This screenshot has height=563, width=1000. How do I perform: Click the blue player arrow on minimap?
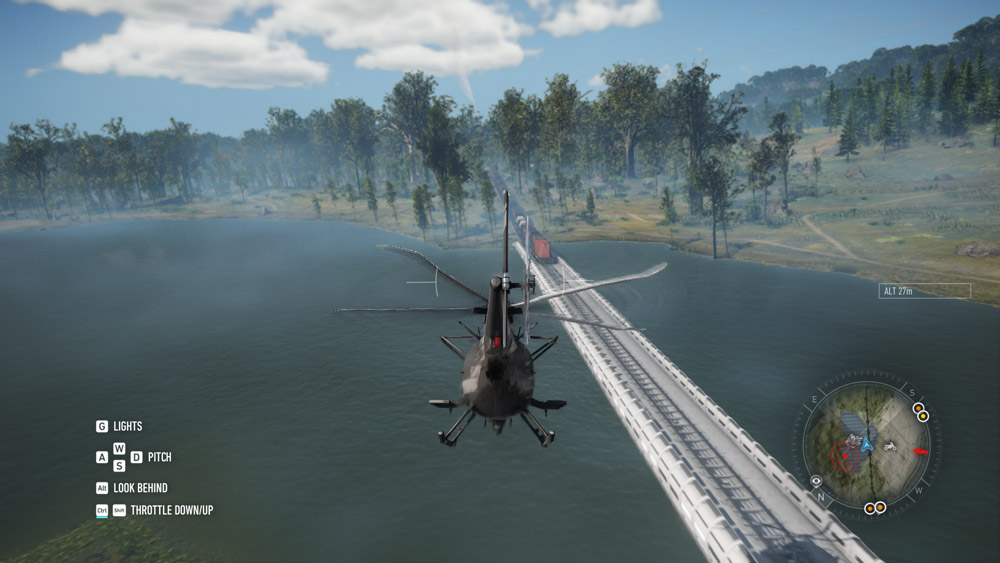pos(867,444)
